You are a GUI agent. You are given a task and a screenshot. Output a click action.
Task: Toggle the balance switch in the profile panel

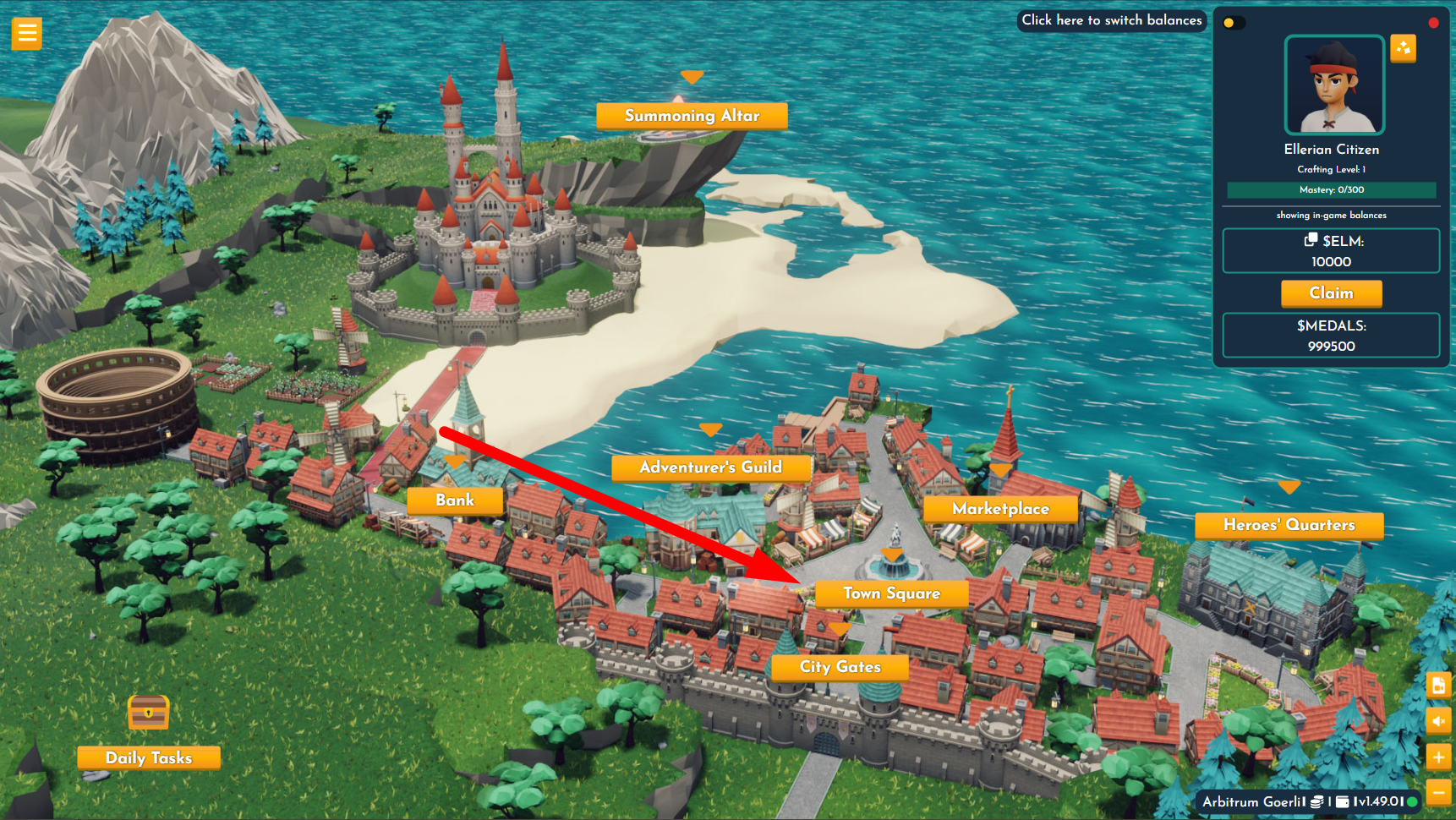click(1234, 23)
